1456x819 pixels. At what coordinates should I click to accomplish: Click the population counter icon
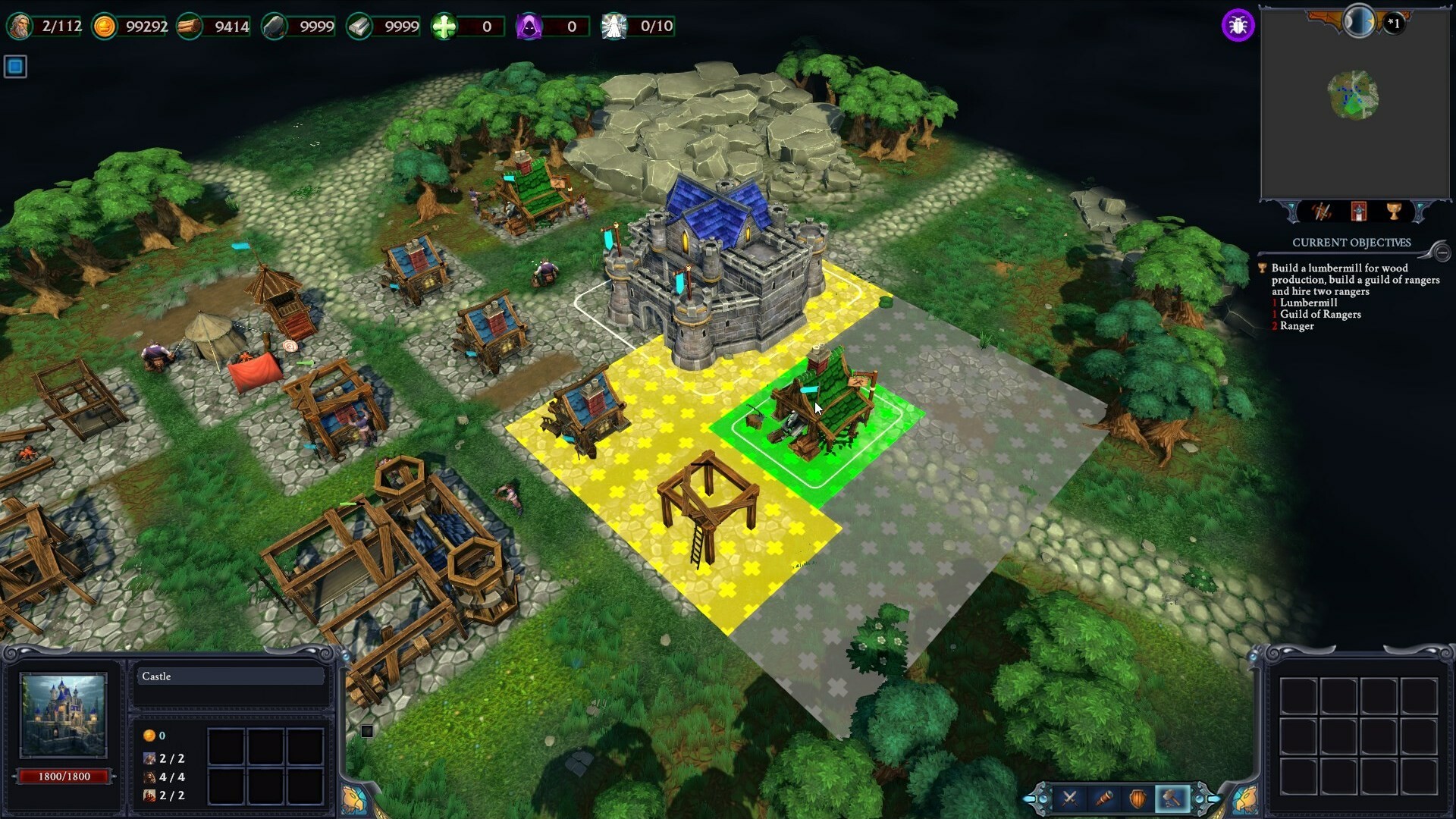[20, 27]
